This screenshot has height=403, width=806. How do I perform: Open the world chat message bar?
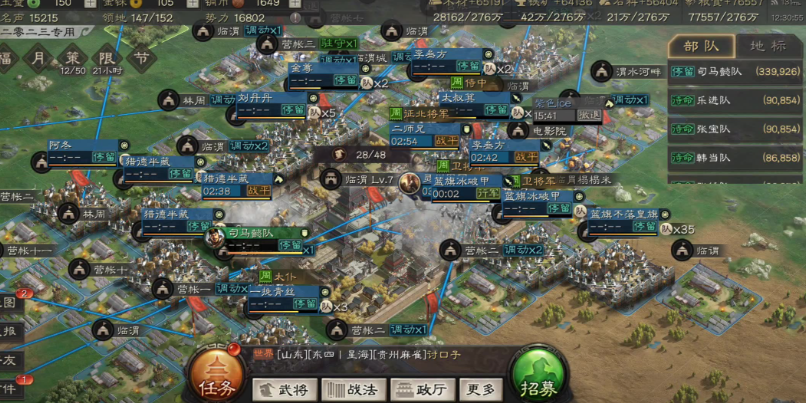tap(380, 354)
